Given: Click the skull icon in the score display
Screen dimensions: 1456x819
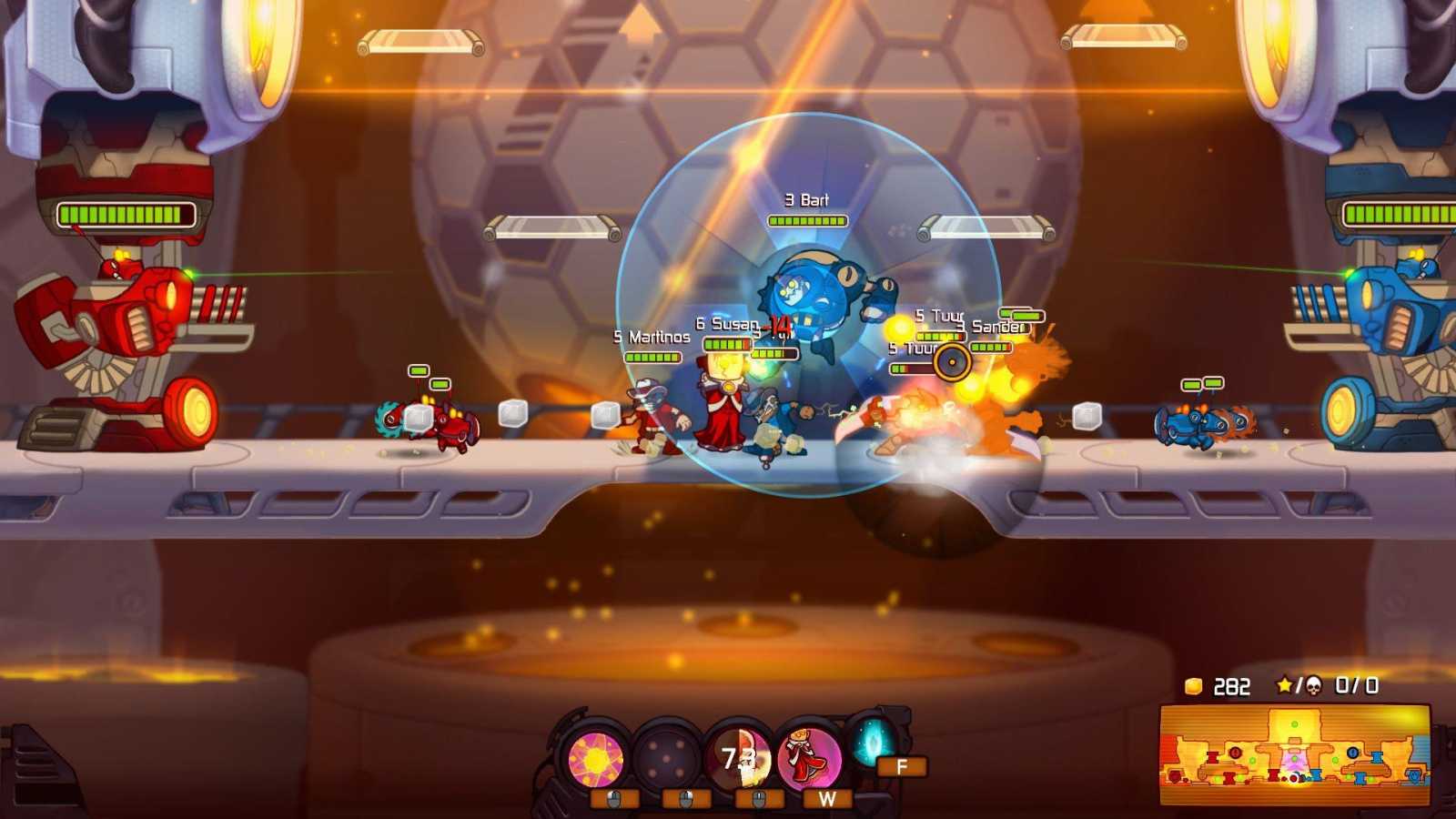Looking at the screenshot, I should [x=1315, y=685].
